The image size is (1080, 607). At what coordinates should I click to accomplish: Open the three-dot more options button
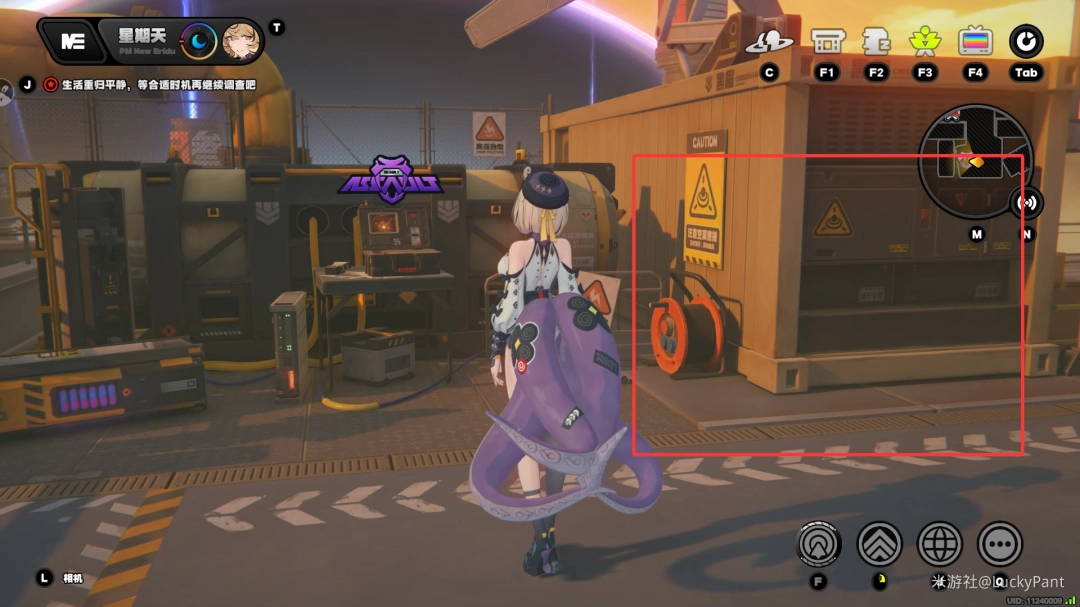coord(999,545)
